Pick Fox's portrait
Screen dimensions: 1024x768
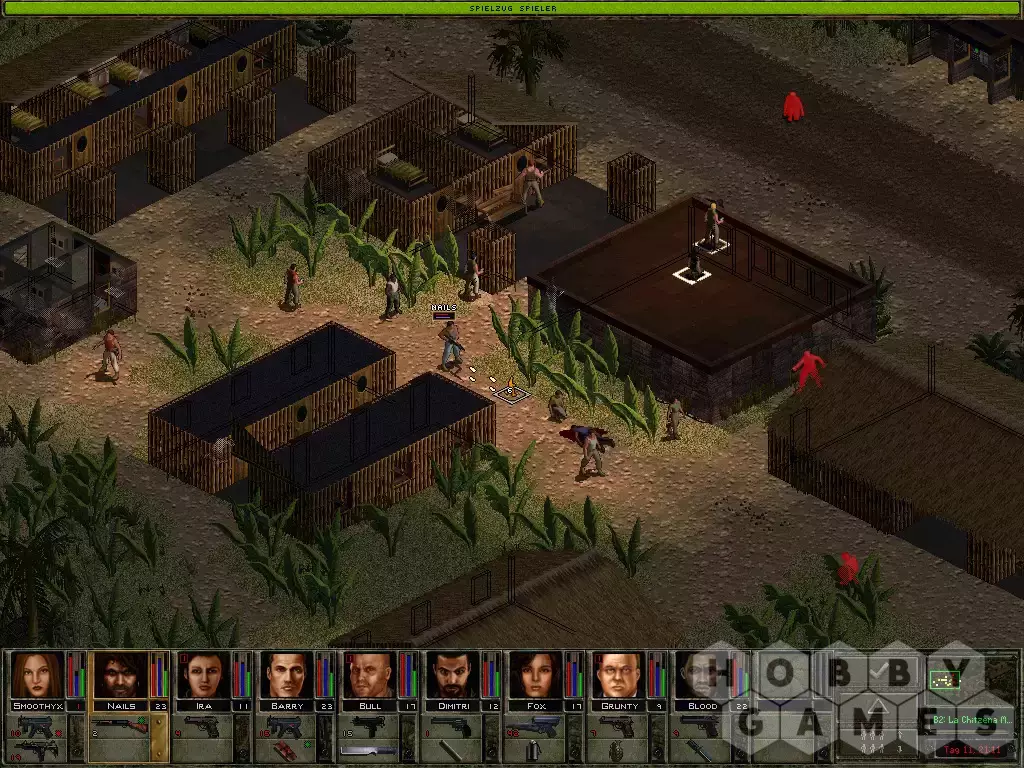[x=536, y=675]
